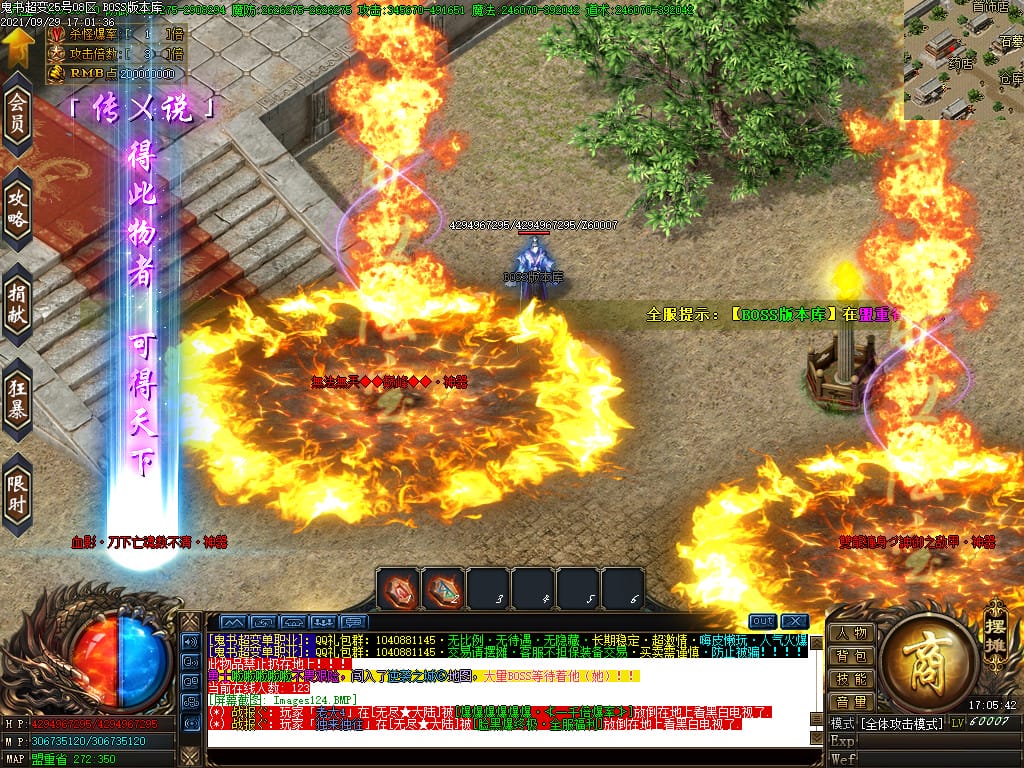1024x768 pixels.
Task: Open the minimap
Action: (x=963, y=60)
